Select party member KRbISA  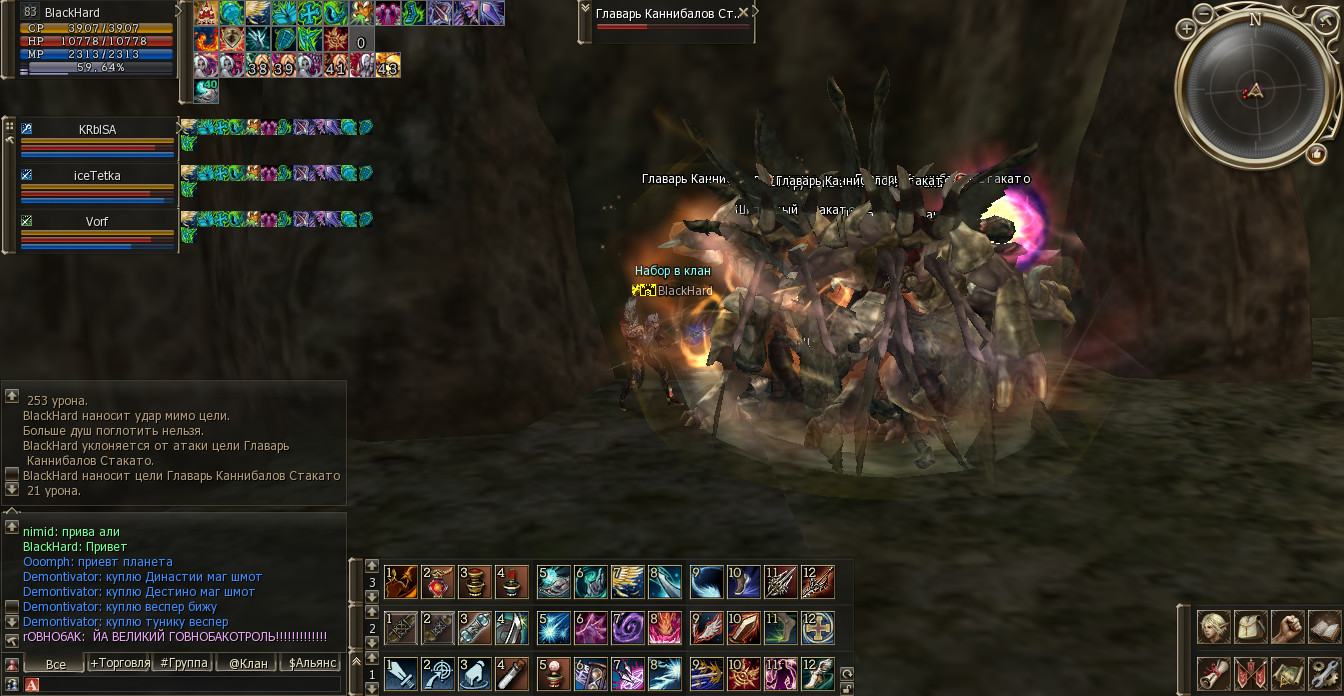(97, 130)
